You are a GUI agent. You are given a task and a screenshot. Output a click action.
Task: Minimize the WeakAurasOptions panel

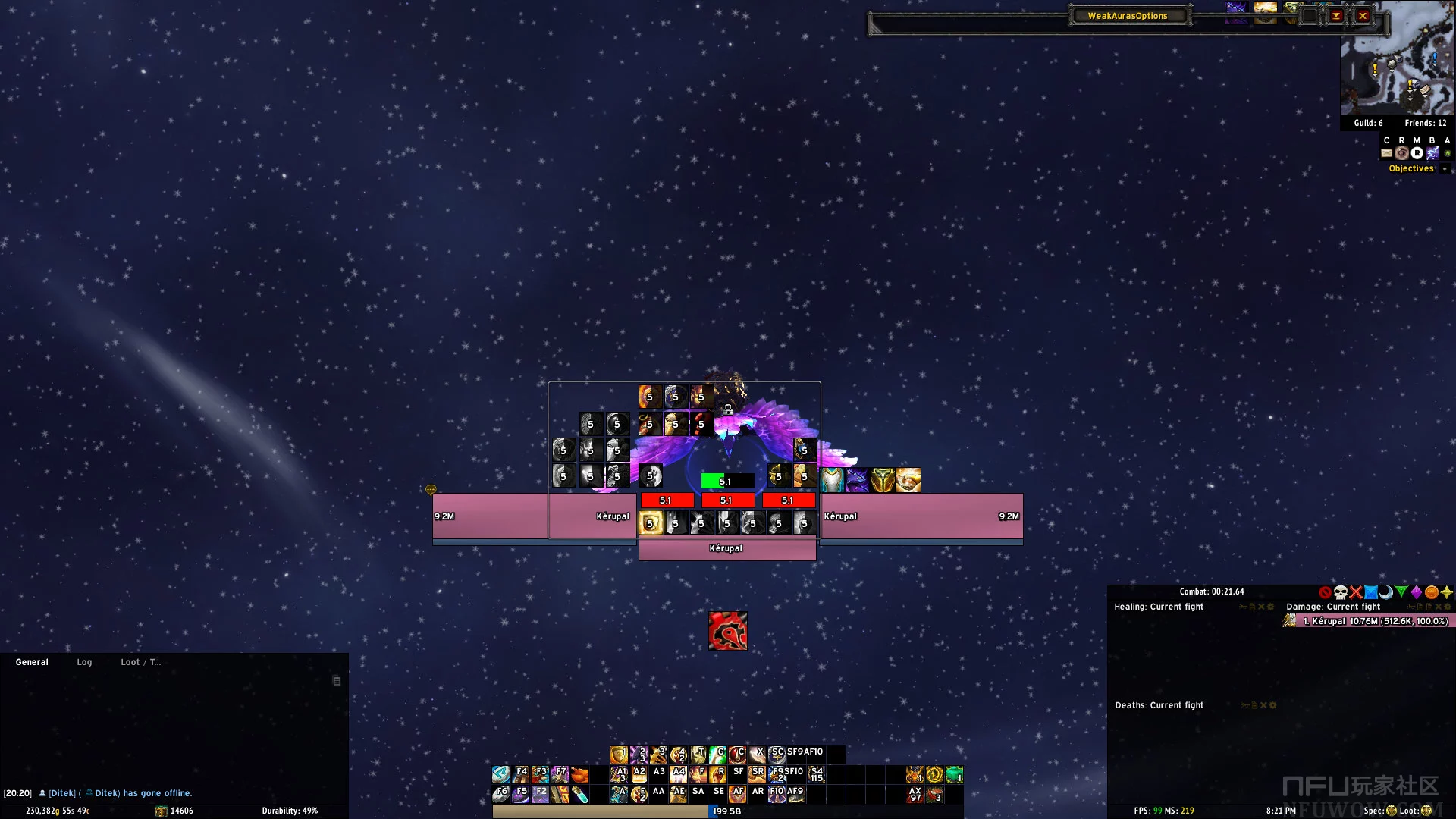1336,16
